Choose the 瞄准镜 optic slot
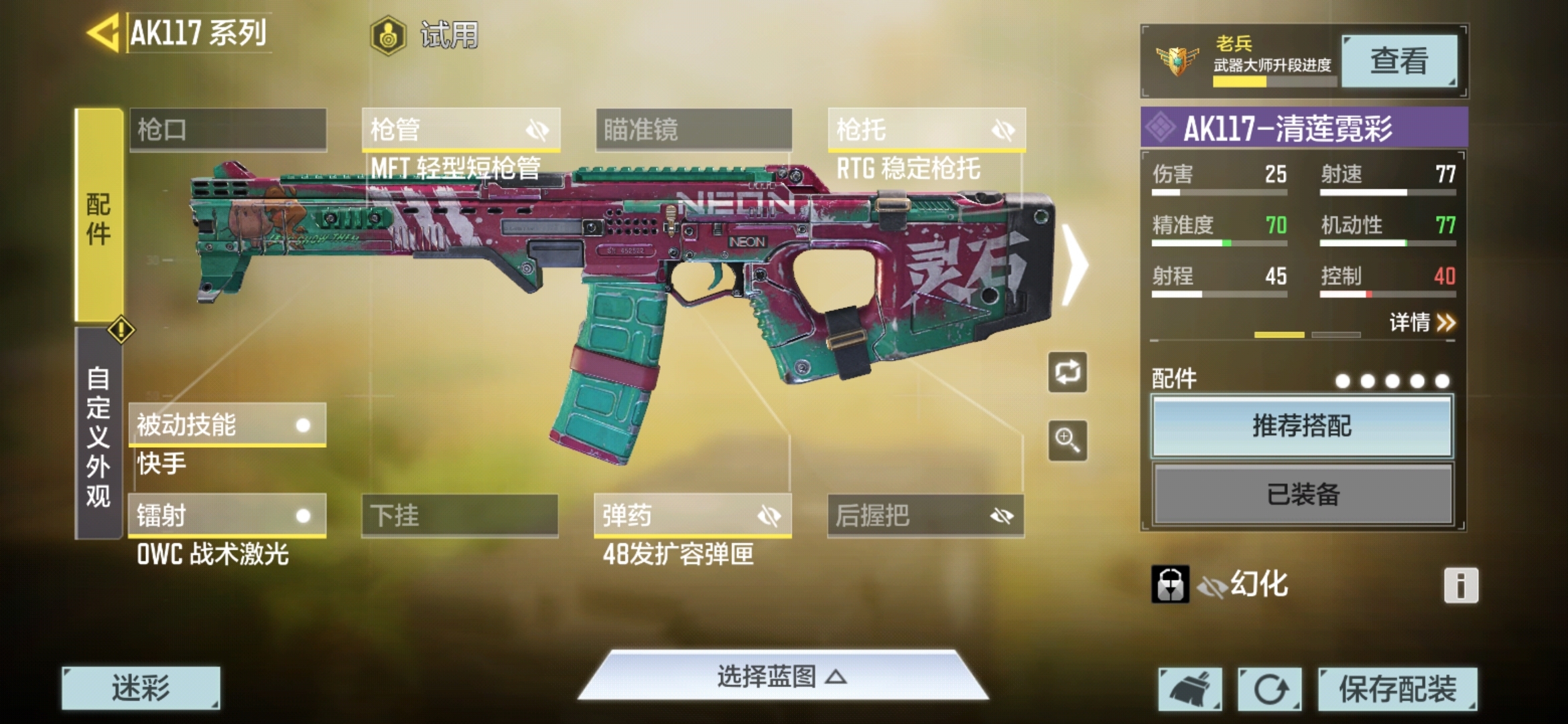Screen dimensions: 1568x724 pos(694,129)
